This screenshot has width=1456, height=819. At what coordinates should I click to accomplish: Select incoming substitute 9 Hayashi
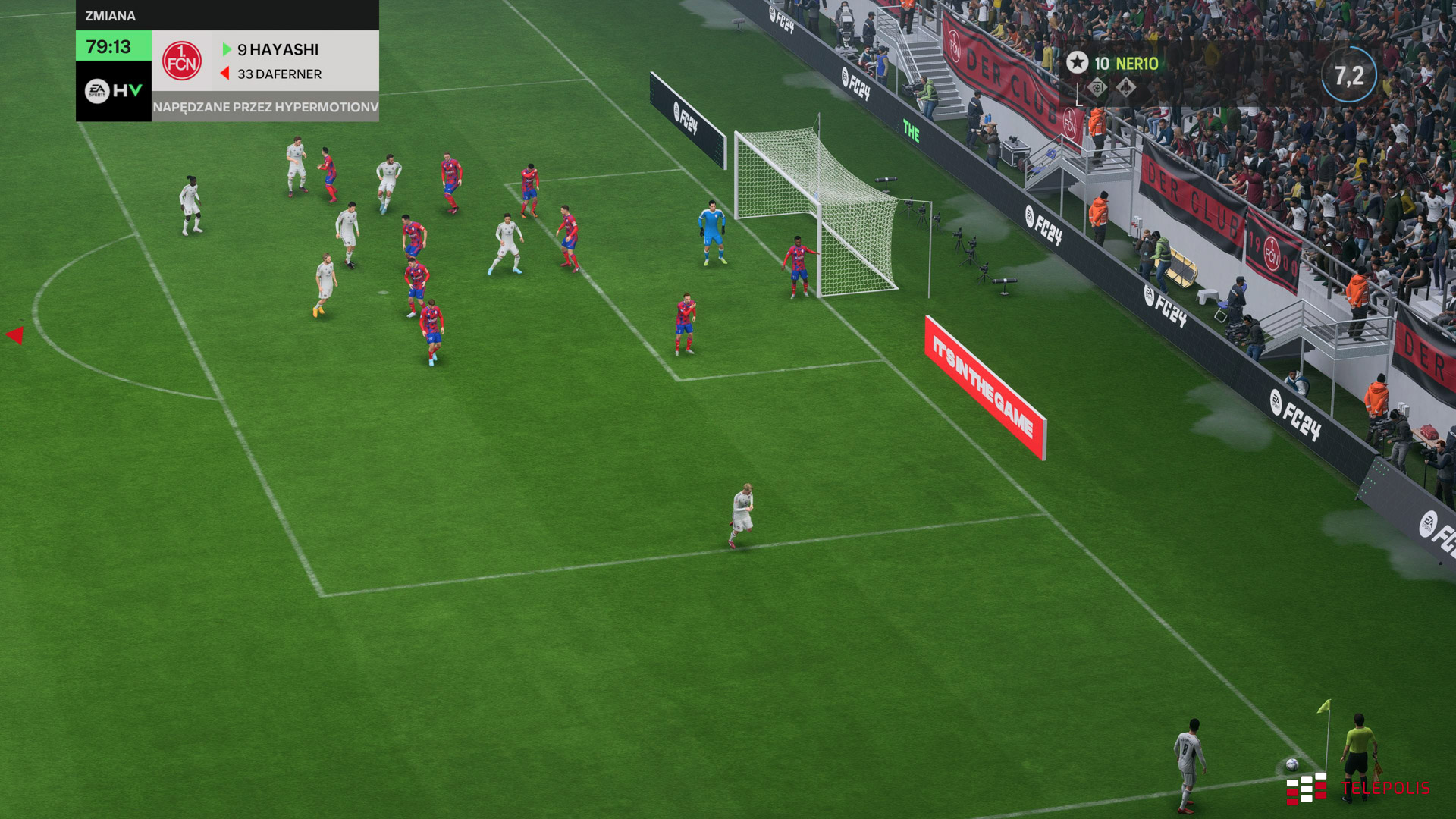click(278, 50)
